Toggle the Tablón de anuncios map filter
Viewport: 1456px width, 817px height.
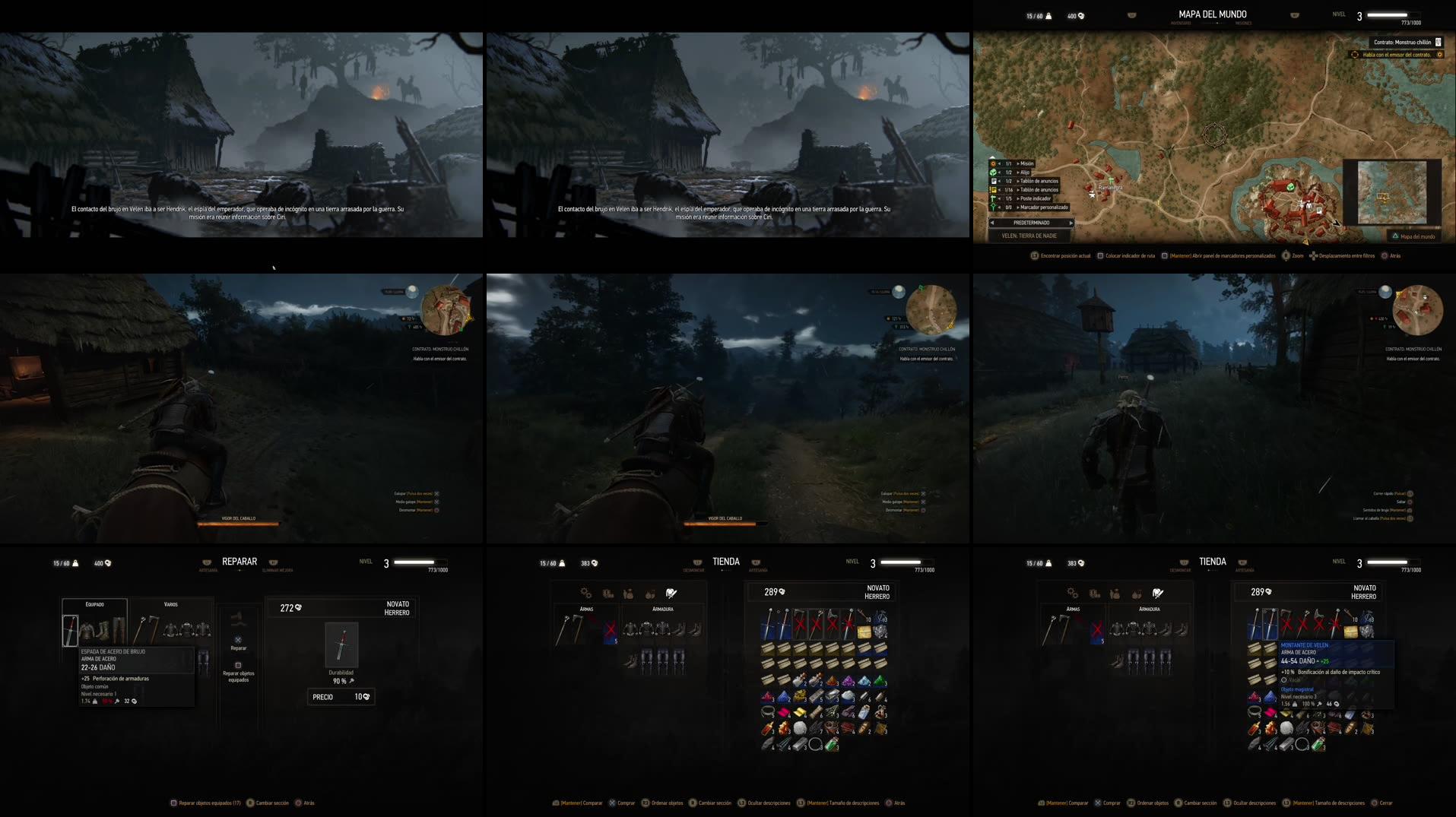[993, 181]
